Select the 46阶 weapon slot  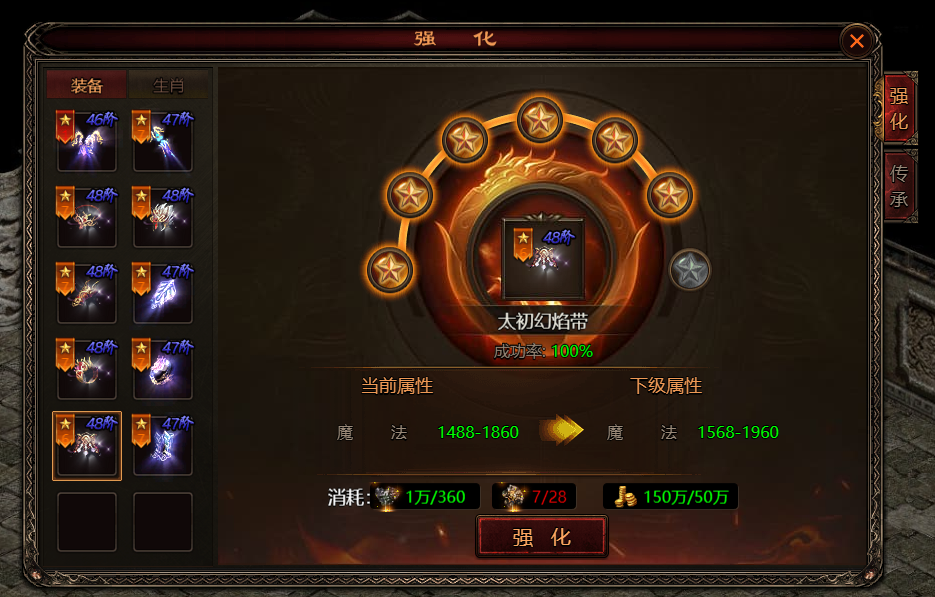(x=87, y=140)
